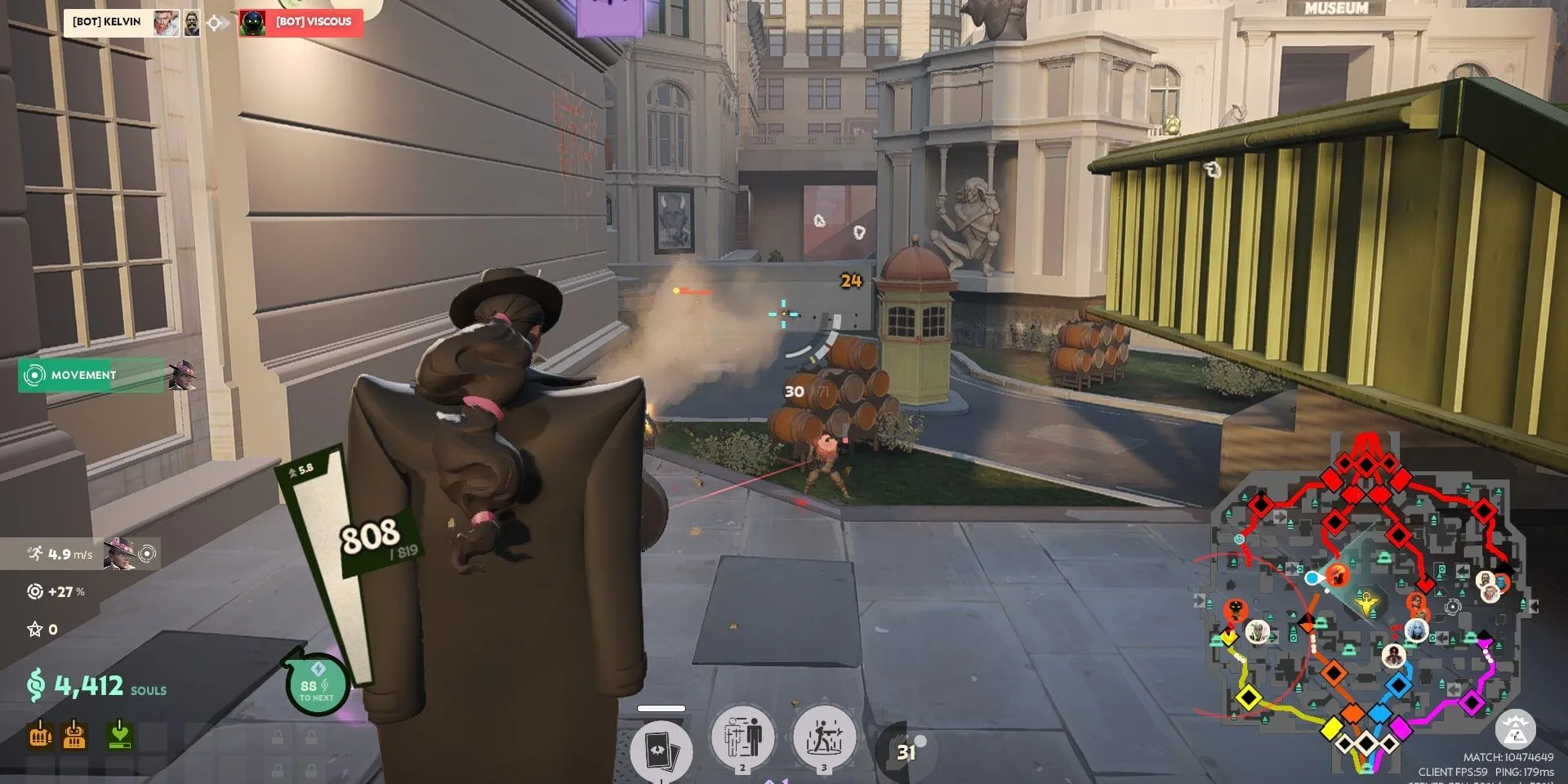Select the green heart healing item
The height and width of the screenshot is (784, 1568).
click(120, 735)
